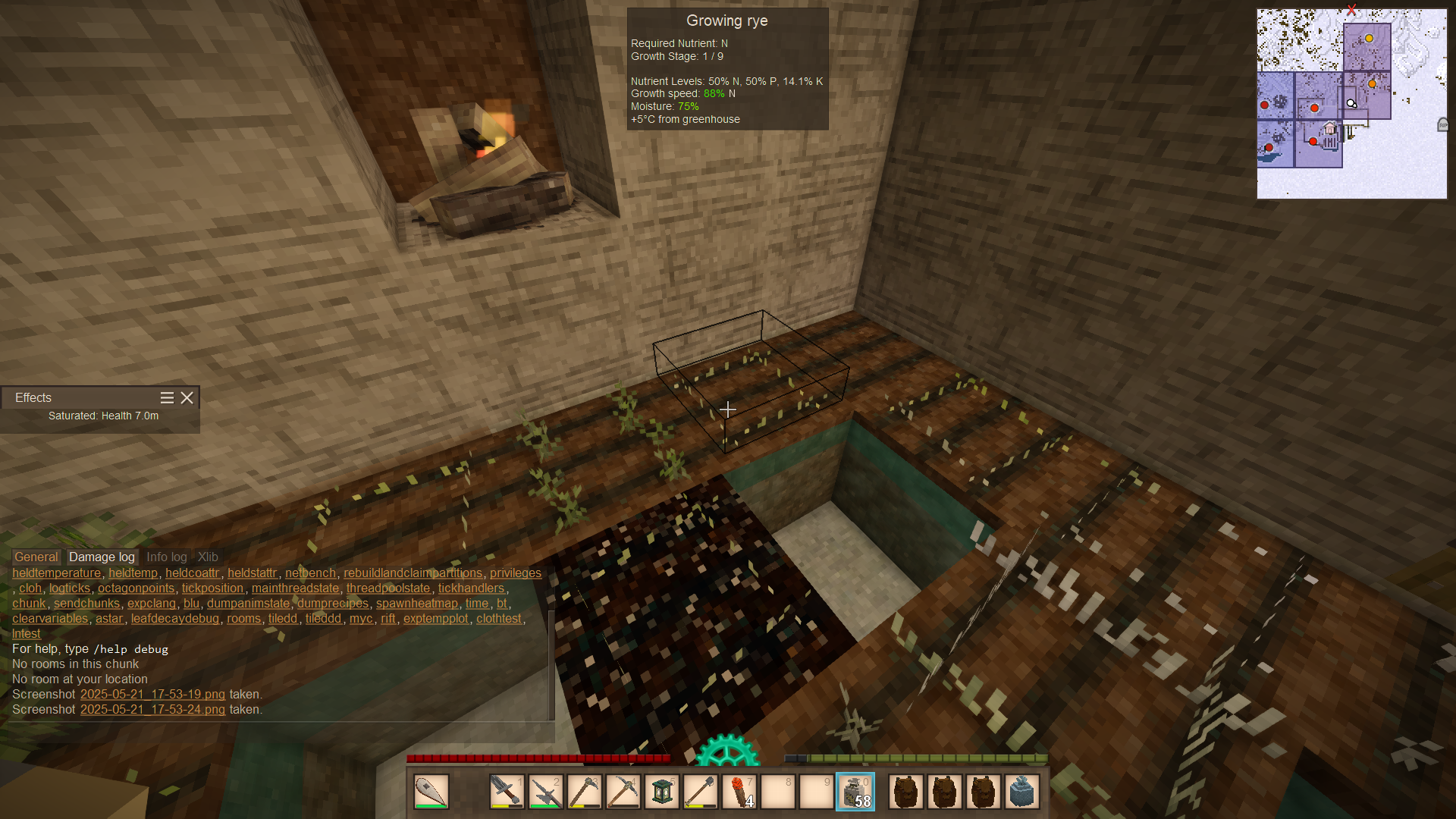Click the 'rooms' debug command link
1456x819 pixels.
pos(243,618)
